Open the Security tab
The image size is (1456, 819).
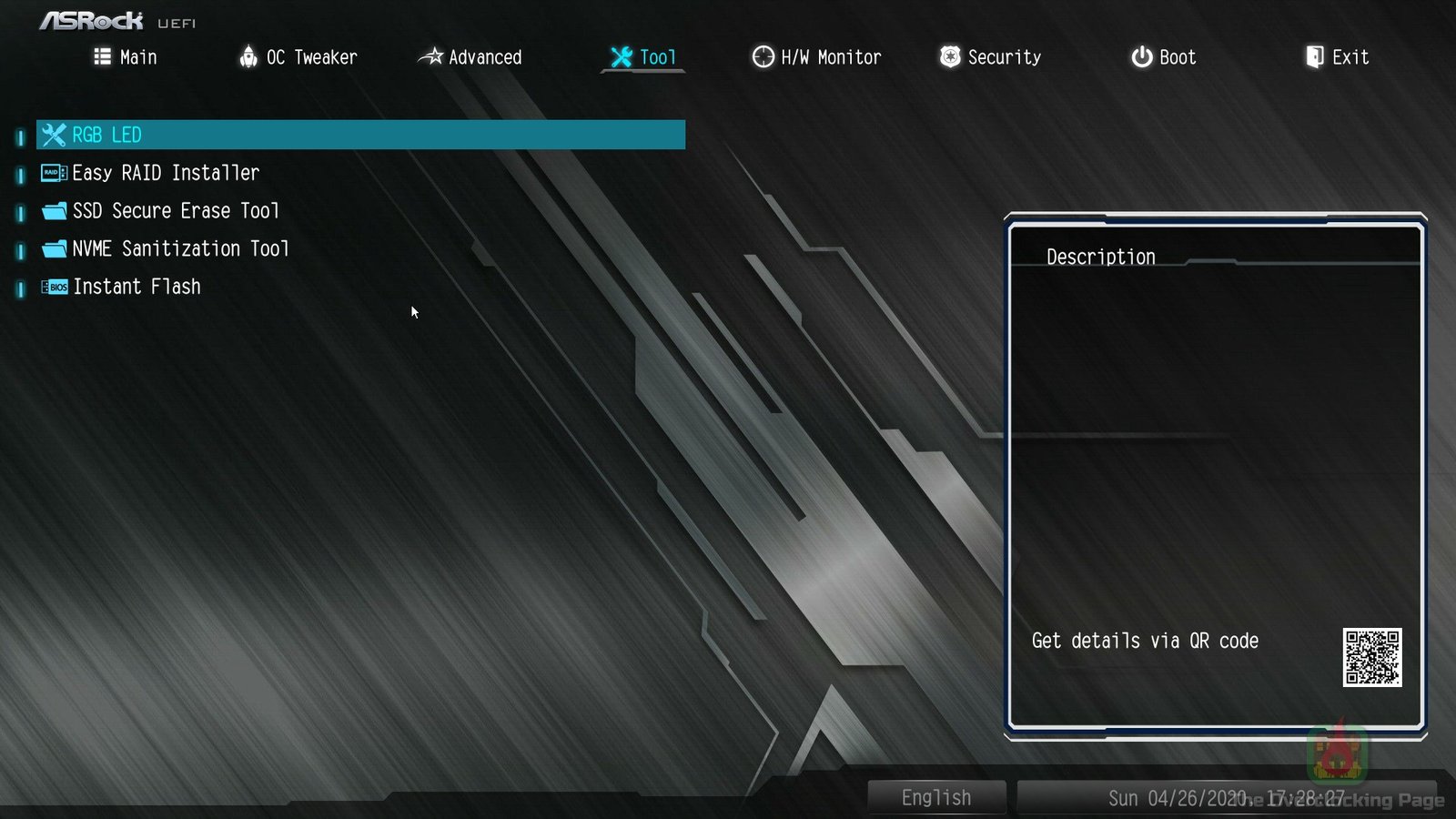coord(990,57)
